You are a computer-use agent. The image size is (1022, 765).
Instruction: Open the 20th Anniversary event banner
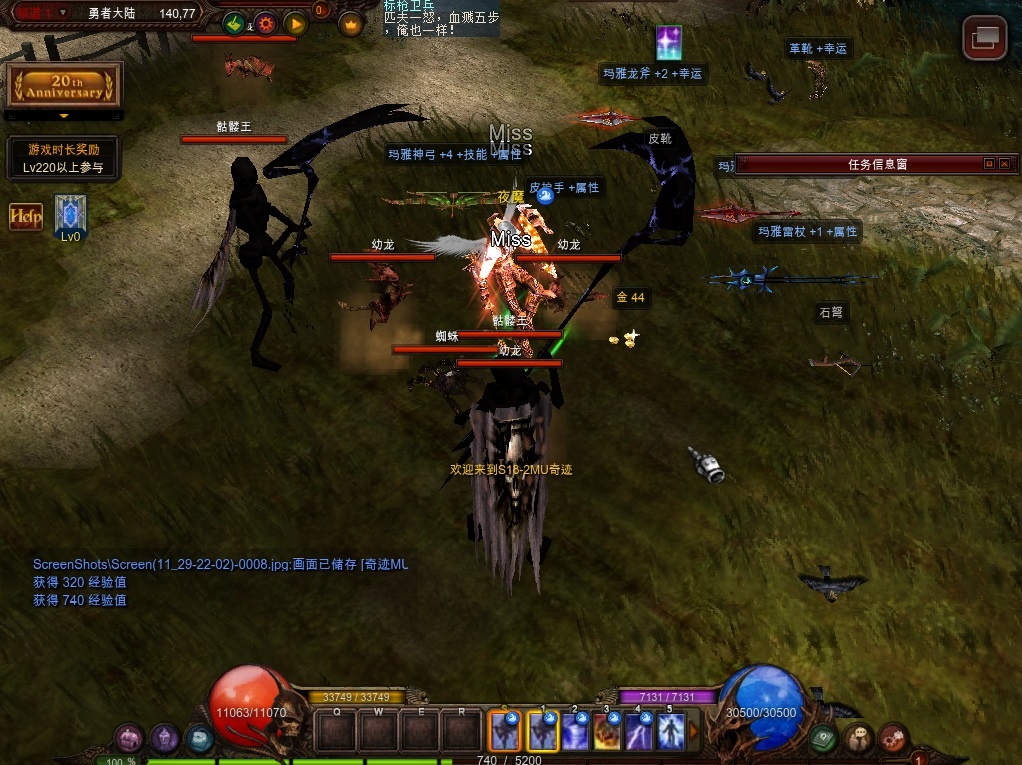[64, 86]
